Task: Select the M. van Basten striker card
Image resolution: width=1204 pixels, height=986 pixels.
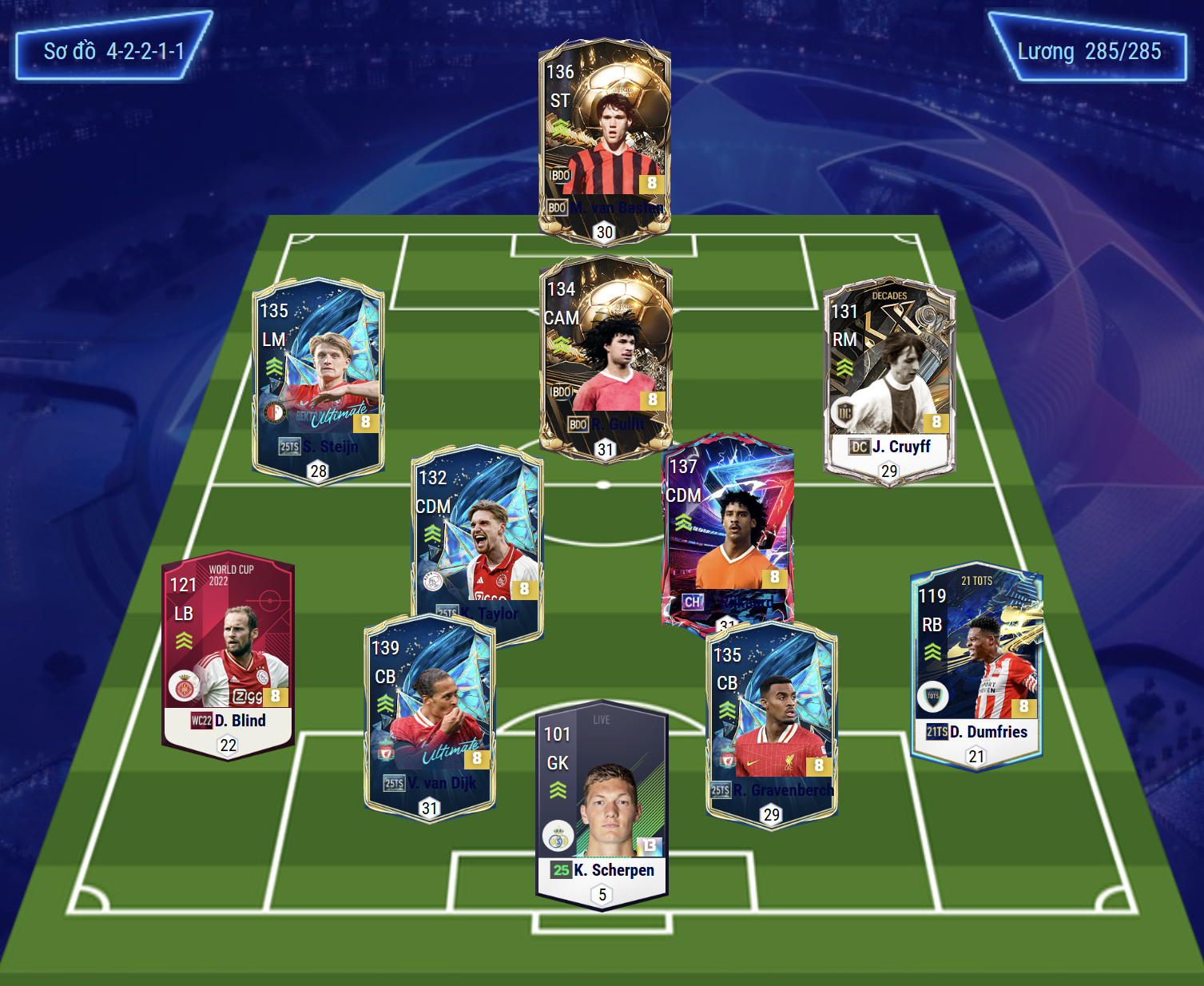Action: click(x=604, y=140)
